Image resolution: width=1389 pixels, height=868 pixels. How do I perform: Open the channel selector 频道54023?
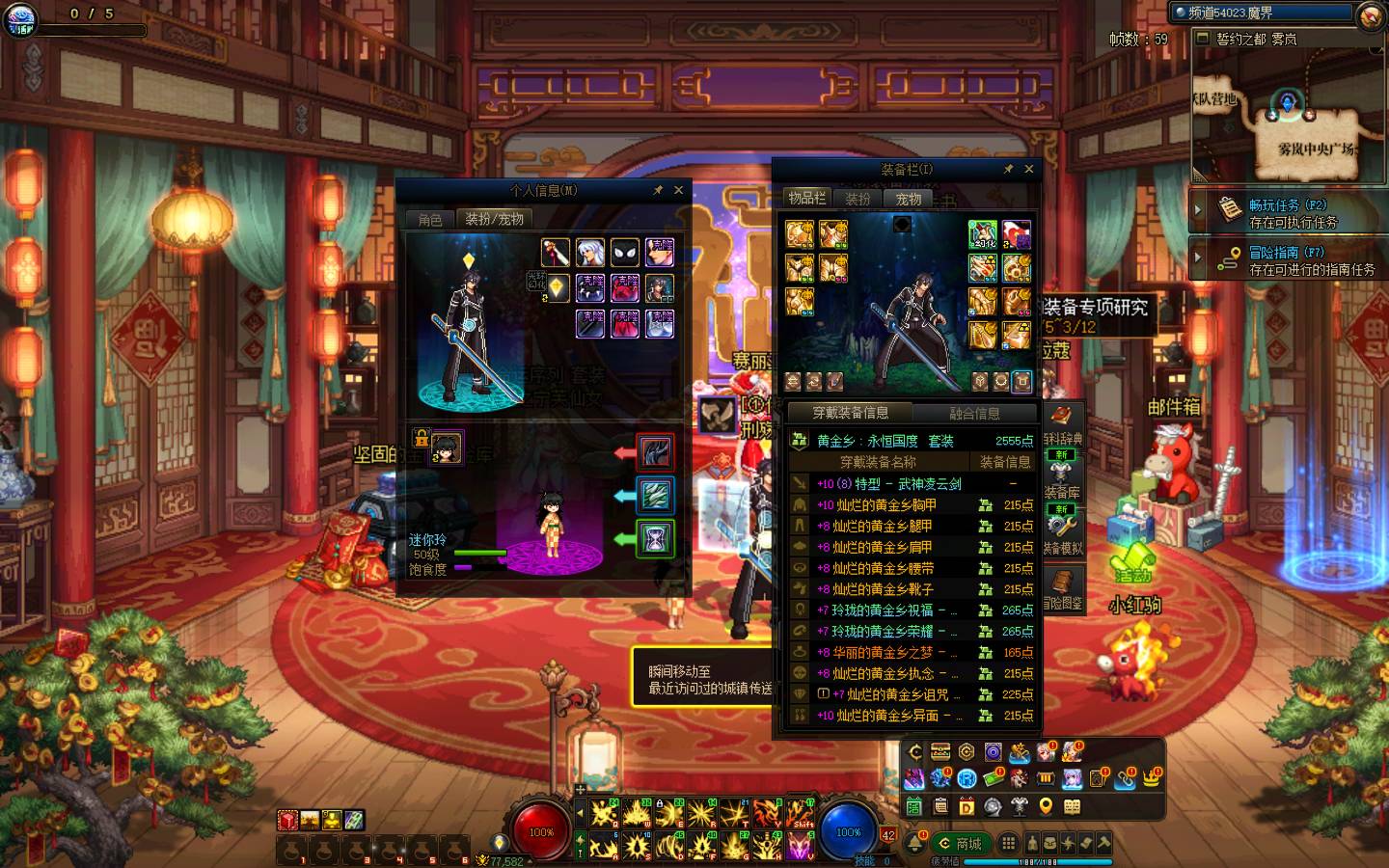tap(1264, 13)
